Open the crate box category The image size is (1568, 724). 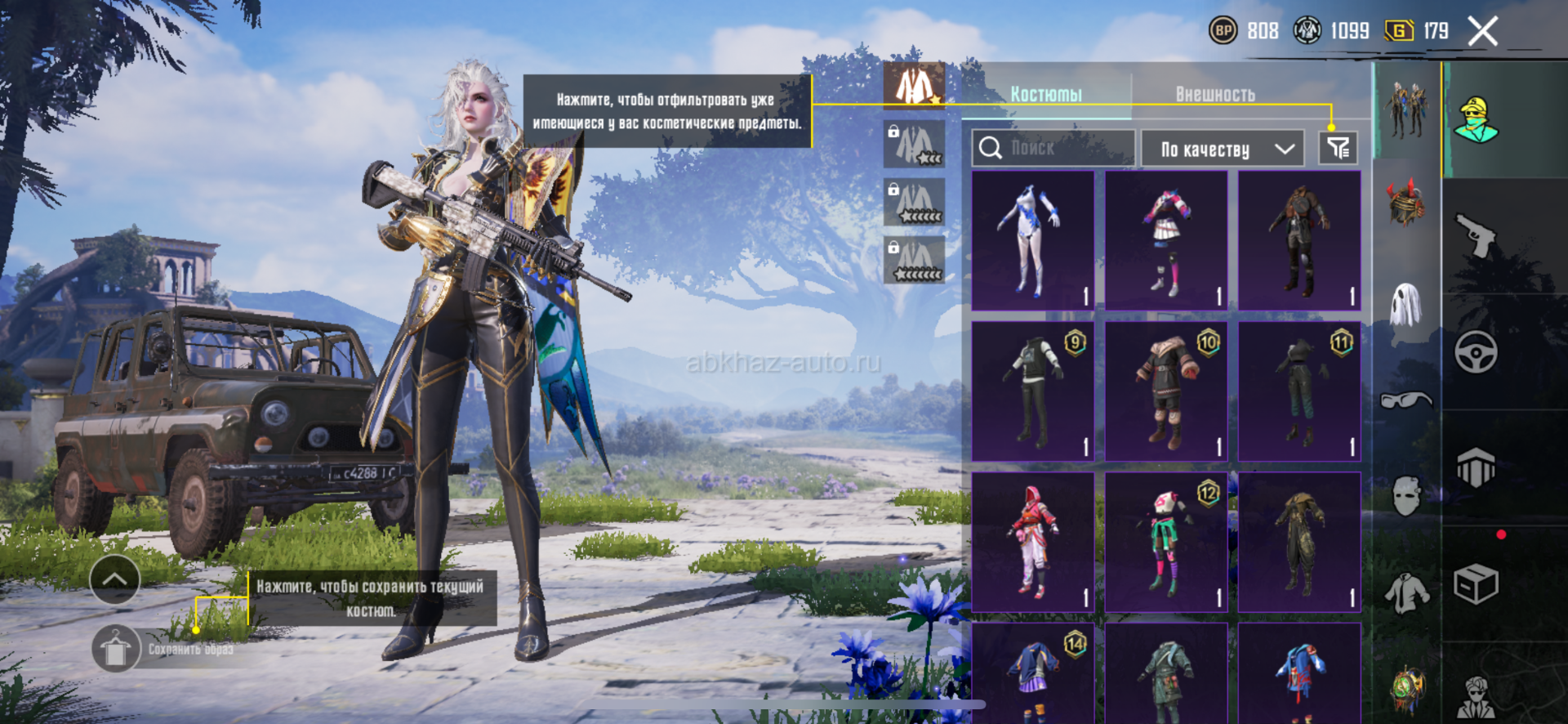click(1476, 584)
